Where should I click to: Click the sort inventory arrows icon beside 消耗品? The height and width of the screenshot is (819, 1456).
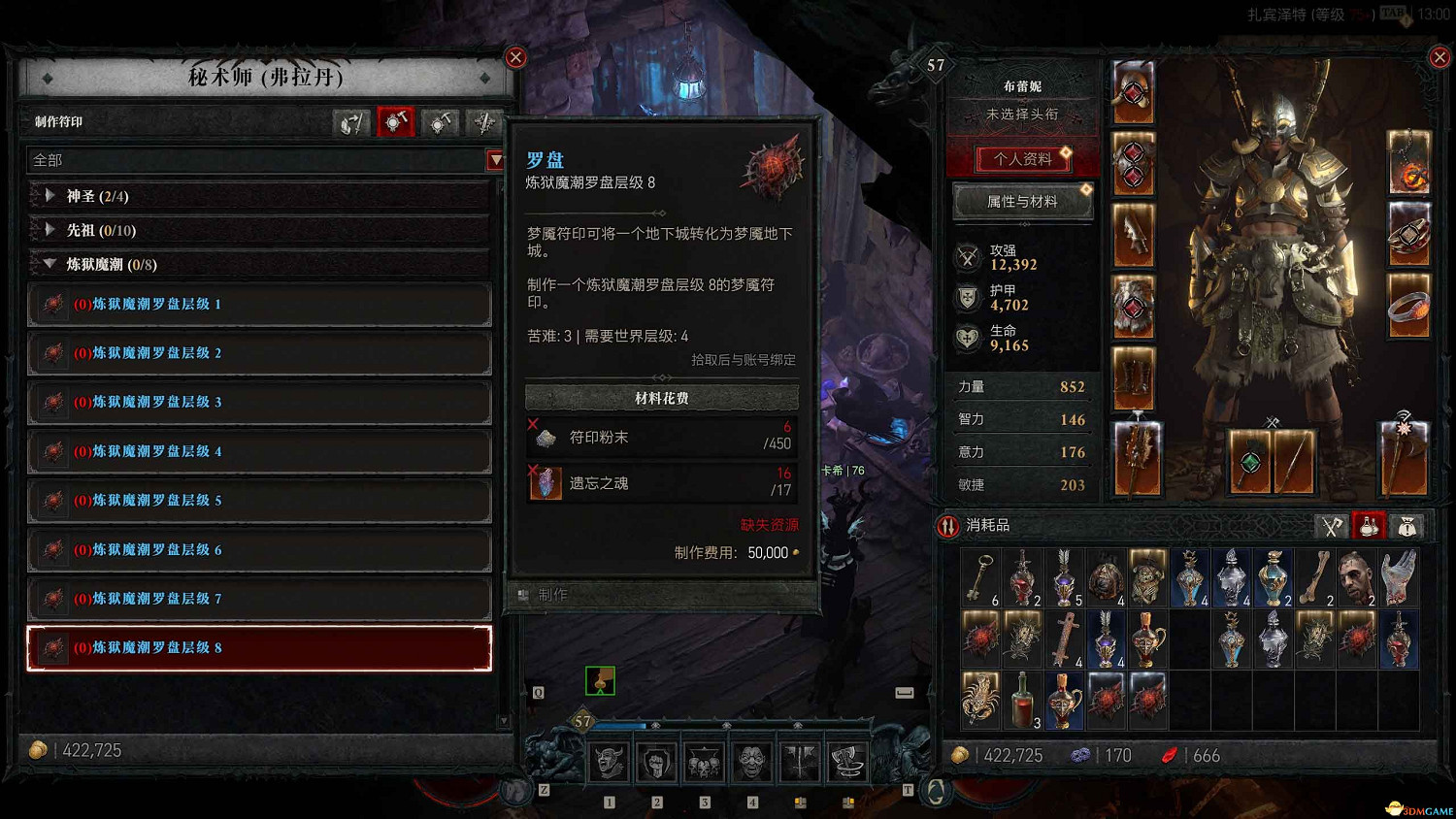tap(946, 525)
